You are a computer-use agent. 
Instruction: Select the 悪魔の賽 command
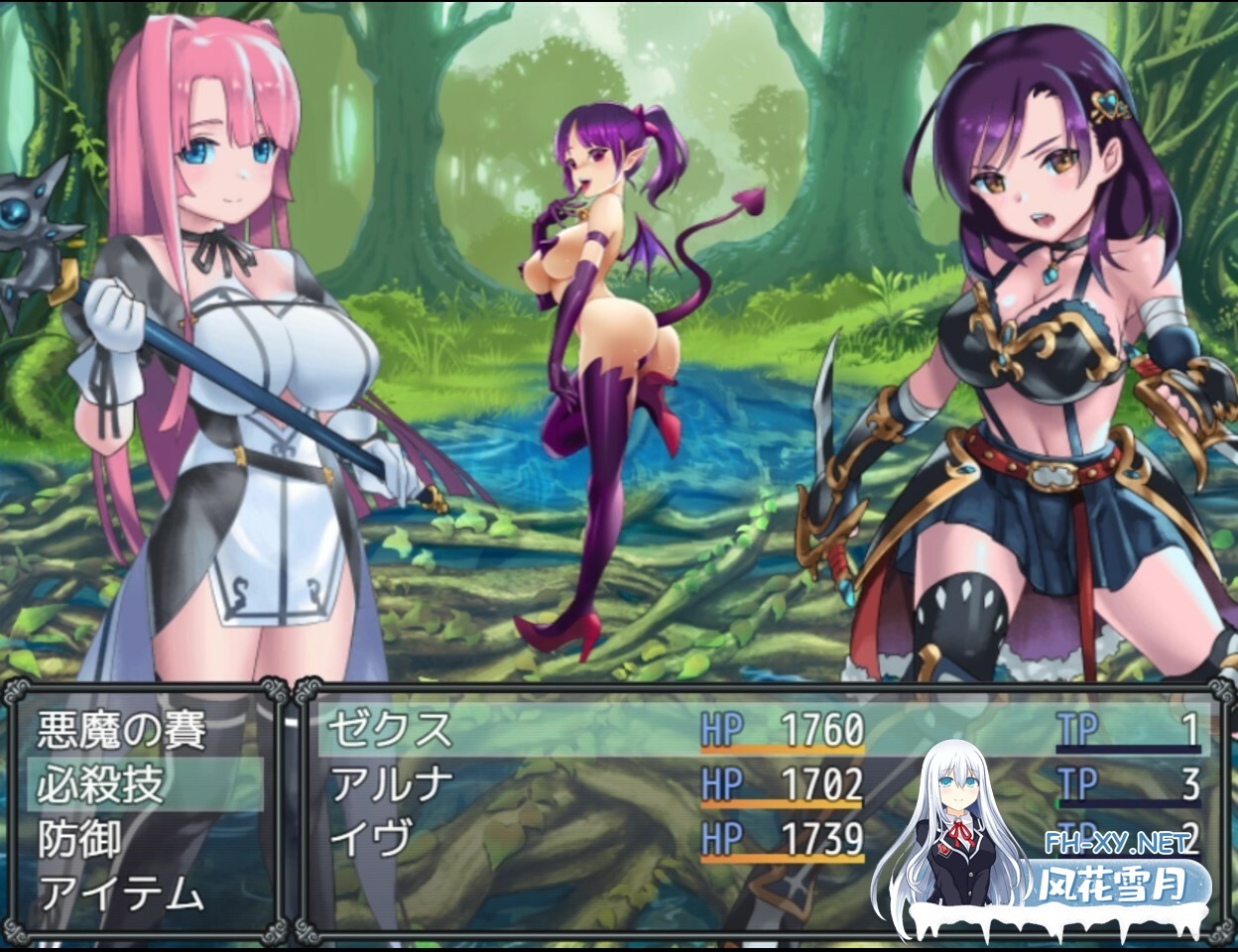(x=122, y=732)
